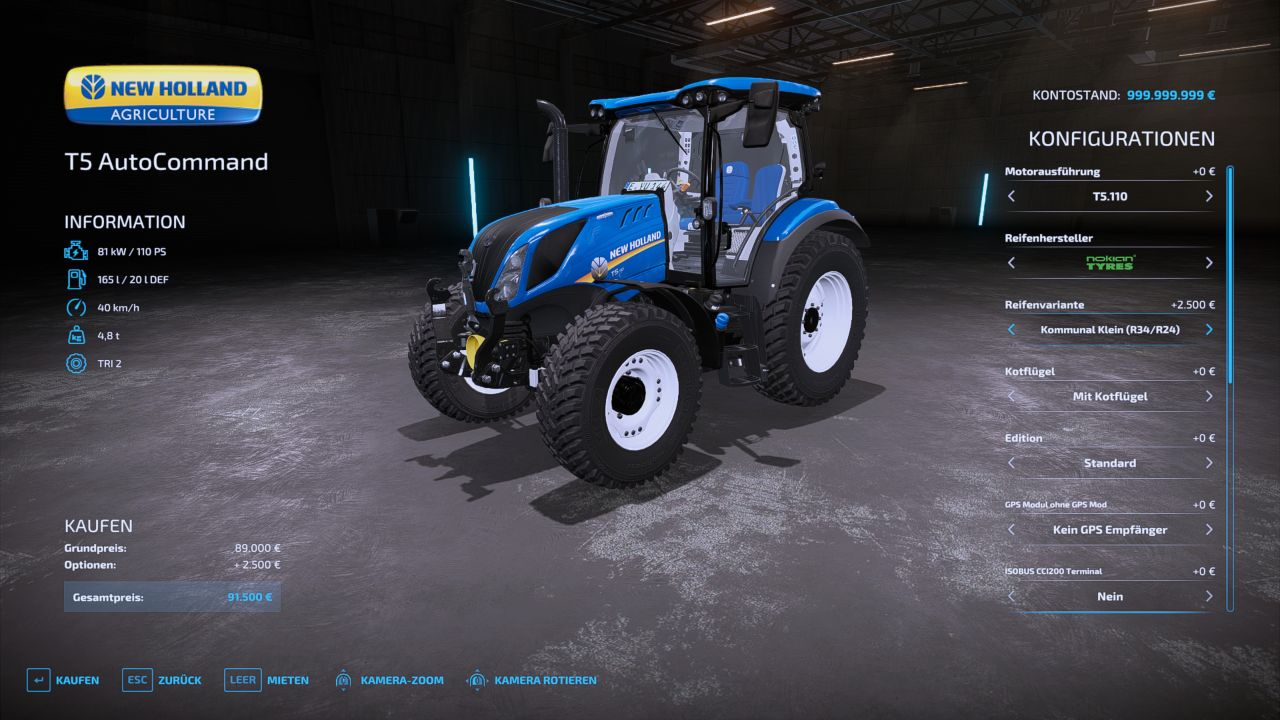Screen dimensions: 1280x720
Task: Click the New Holland Agriculture brand logo
Action: pos(162,95)
